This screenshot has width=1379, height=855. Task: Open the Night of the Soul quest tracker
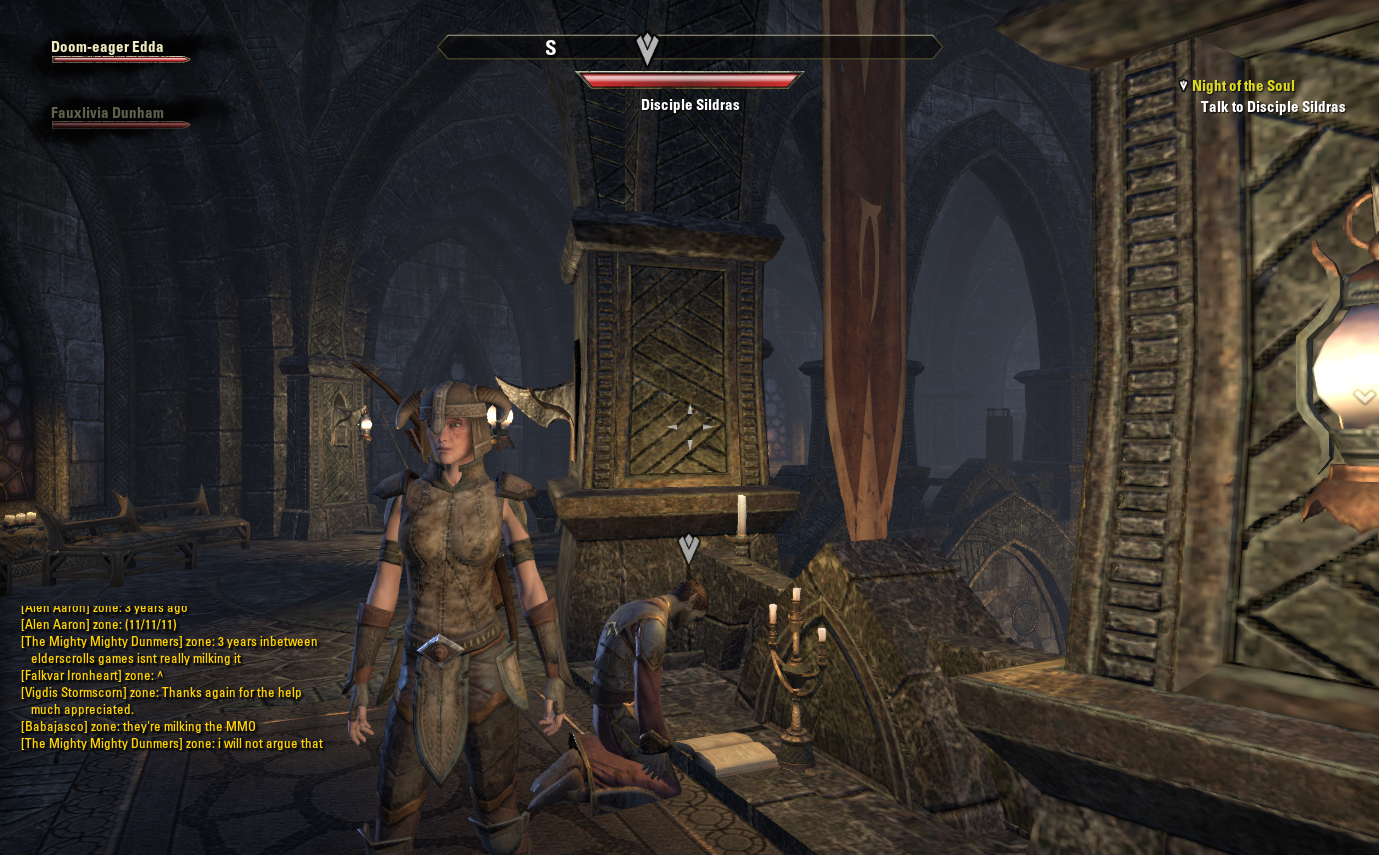1242,86
